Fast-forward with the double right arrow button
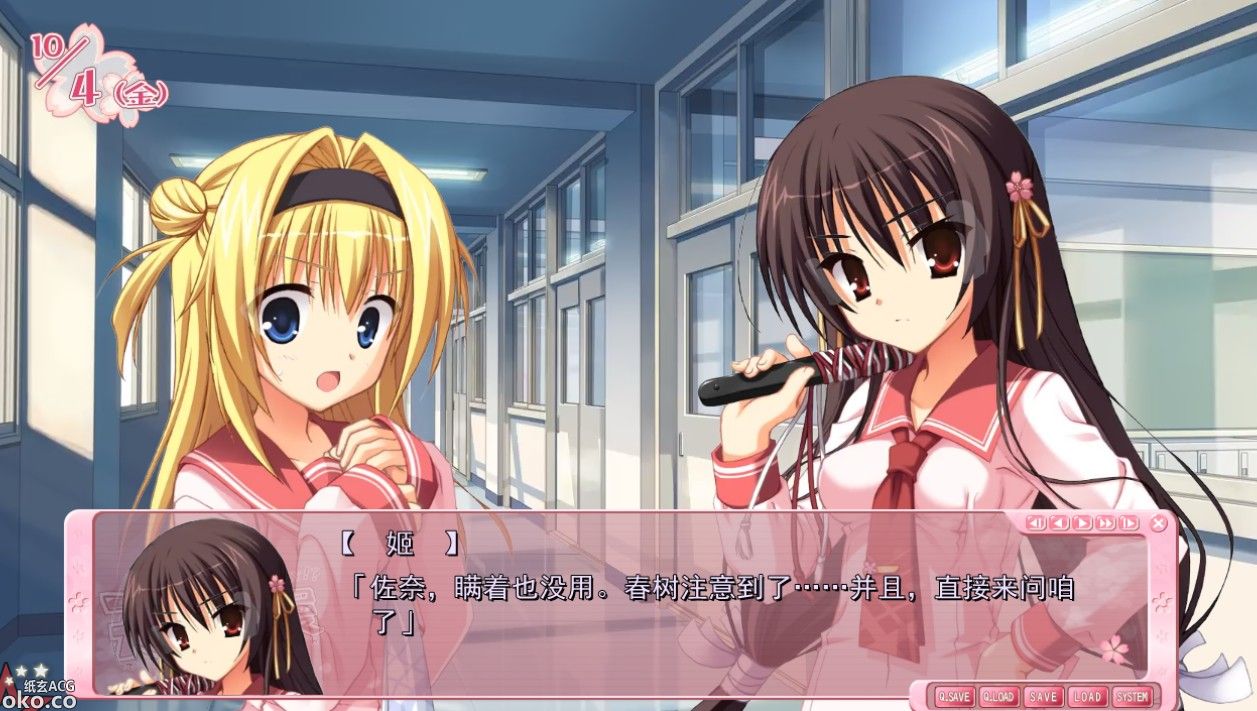The width and height of the screenshot is (1257, 711). click(1105, 523)
